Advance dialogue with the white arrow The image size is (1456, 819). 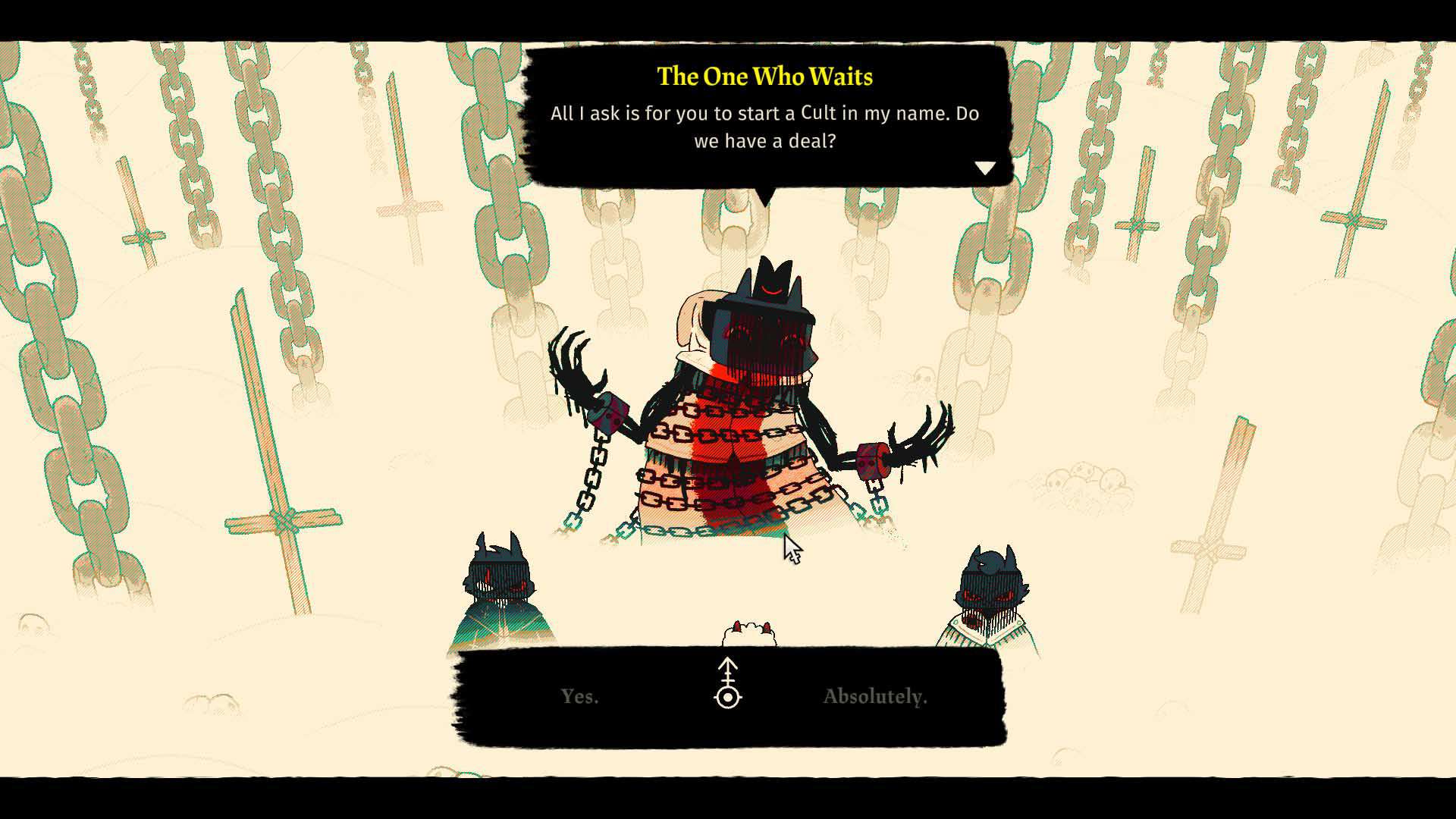click(984, 168)
